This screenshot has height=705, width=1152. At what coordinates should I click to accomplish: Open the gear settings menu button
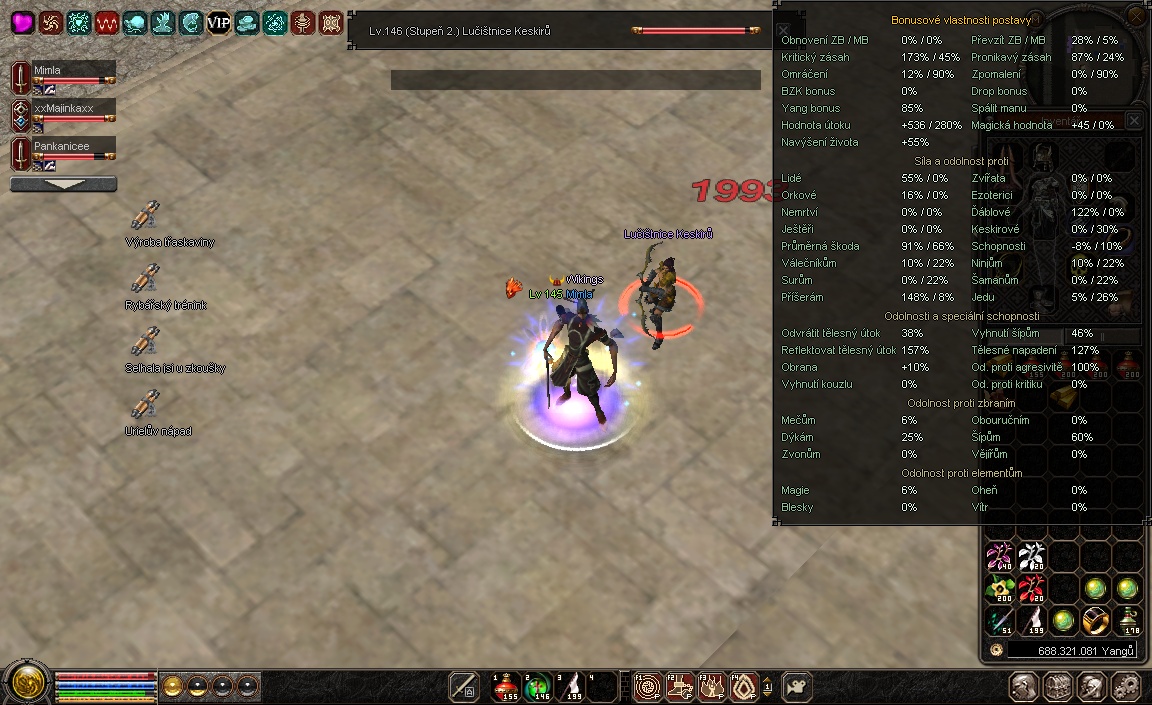(1124, 687)
